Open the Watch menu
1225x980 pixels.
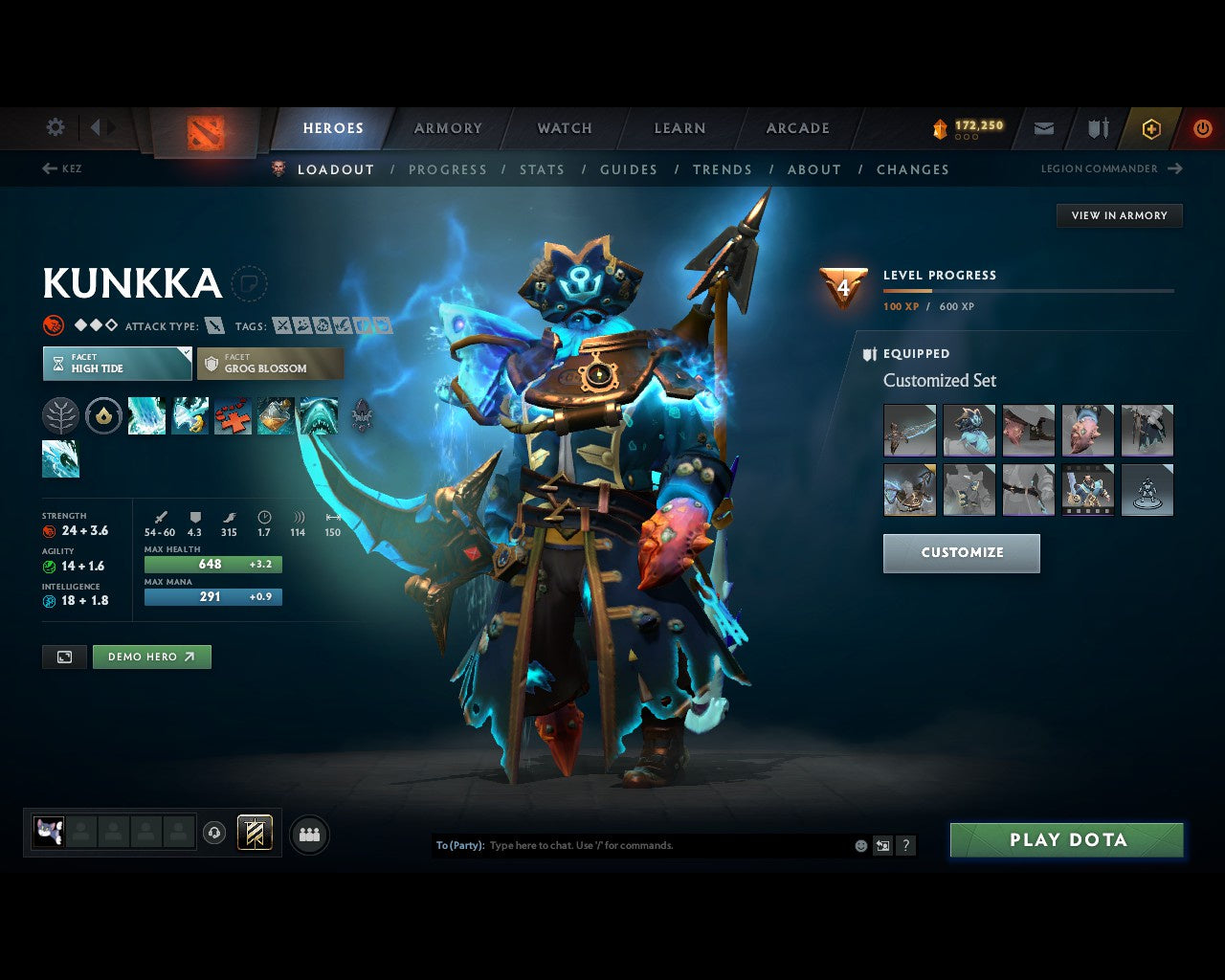(564, 127)
